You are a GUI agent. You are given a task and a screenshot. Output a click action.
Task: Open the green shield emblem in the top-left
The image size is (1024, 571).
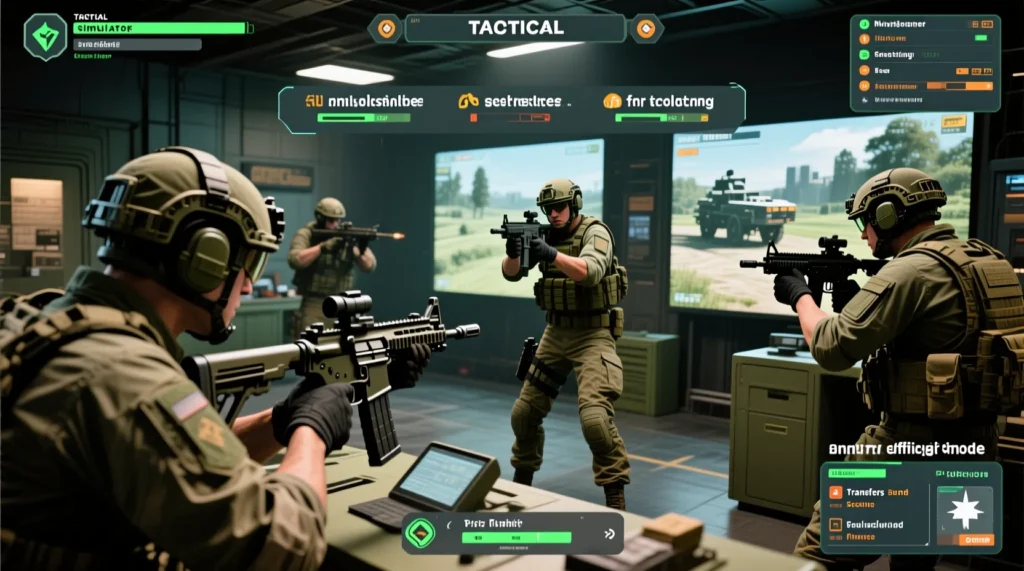click(45, 37)
